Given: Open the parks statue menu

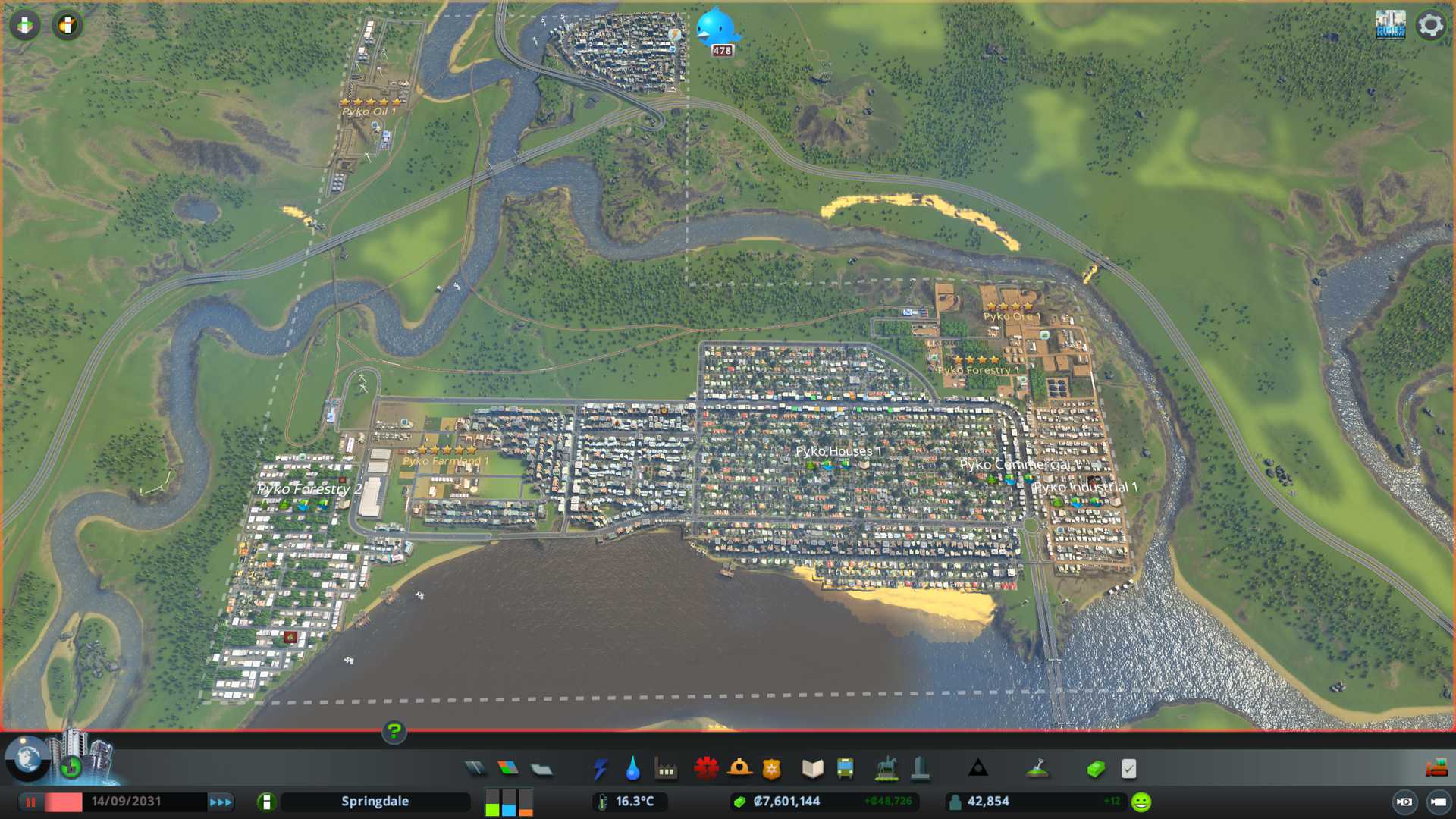Looking at the screenshot, I should (x=886, y=769).
